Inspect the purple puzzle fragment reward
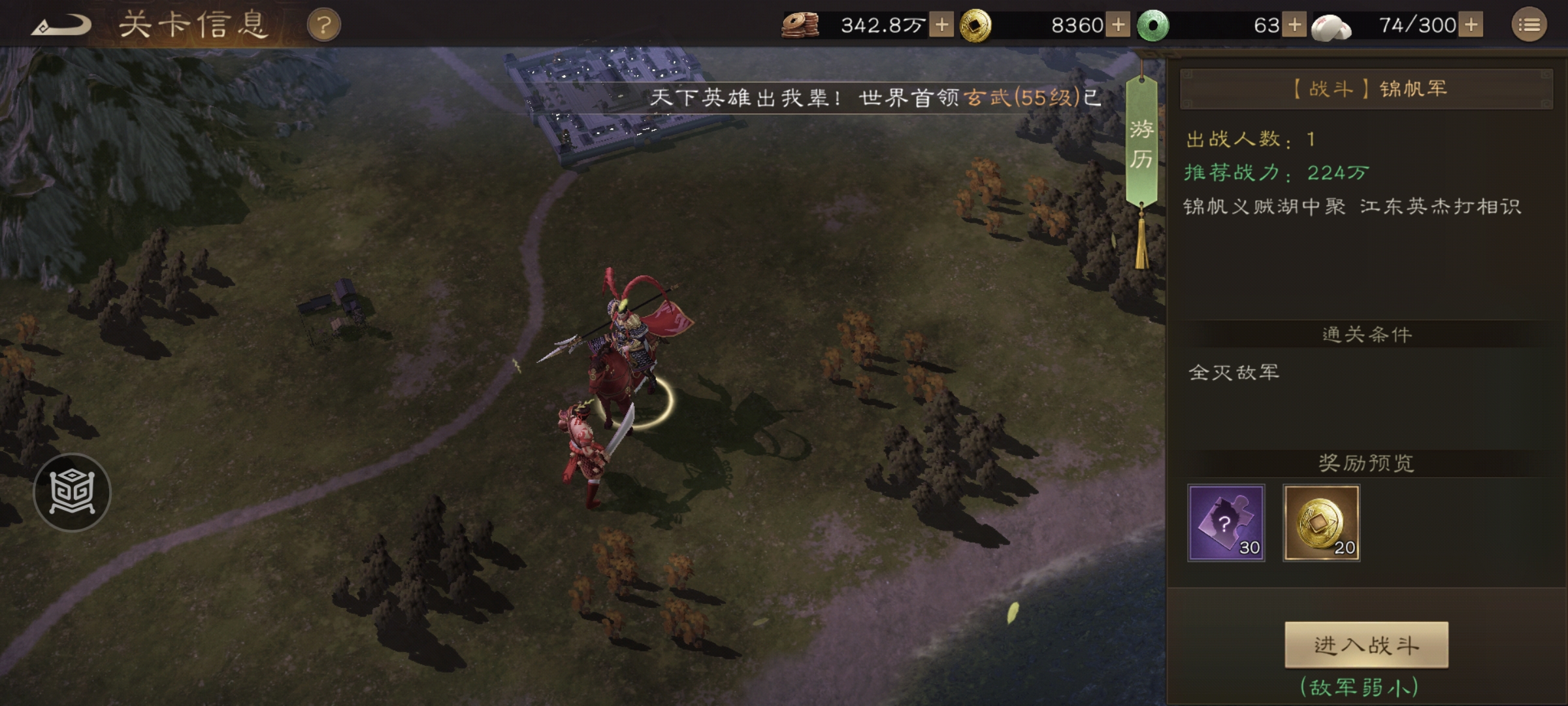 pos(1226,522)
